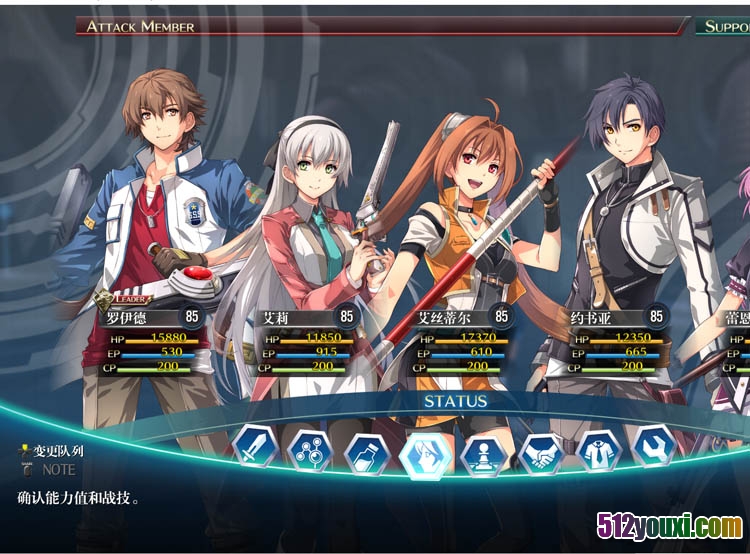The height and width of the screenshot is (554, 750).
Task: Open the shirt and tie costume icon
Action: 599,451
